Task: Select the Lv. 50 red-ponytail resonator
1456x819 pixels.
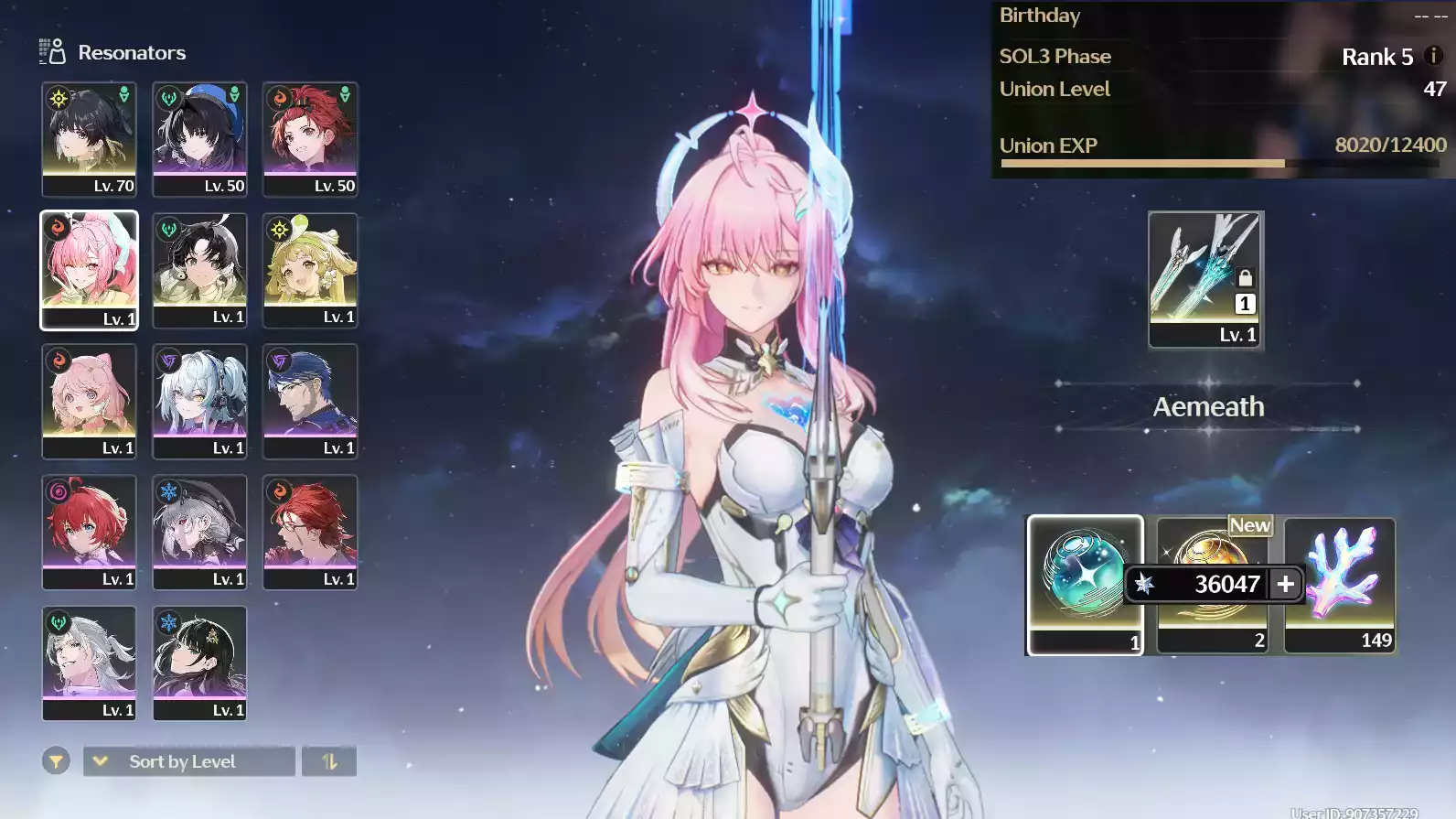Action: tap(310, 138)
